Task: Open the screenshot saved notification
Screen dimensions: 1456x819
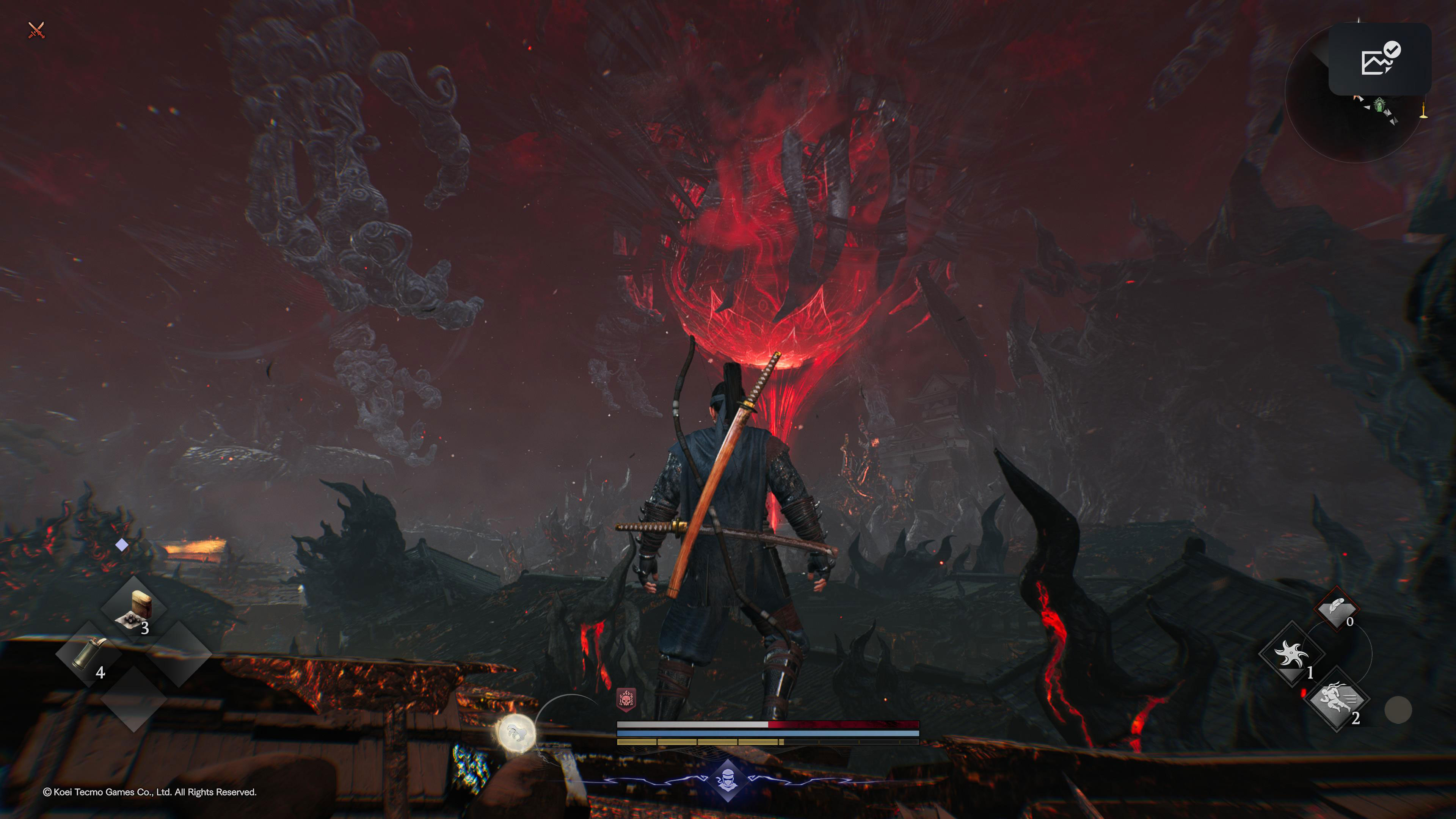Action: tap(1379, 59)
